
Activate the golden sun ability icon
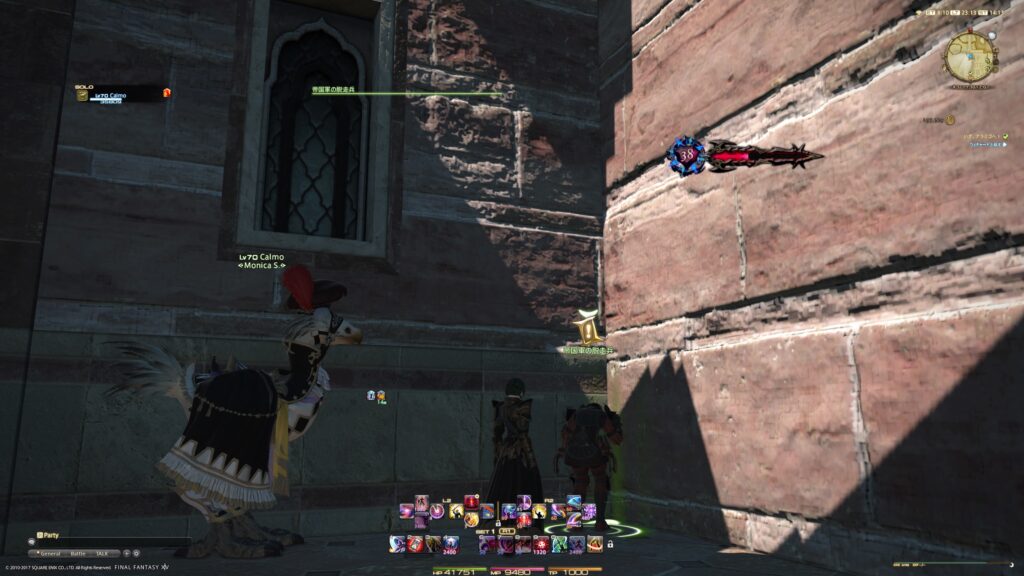click(x=469, y=520)
